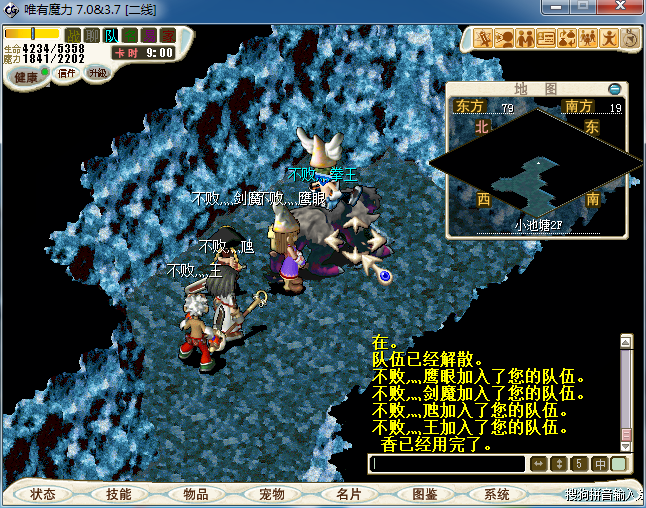Toggle the 易 trade mode switch
This screenshot has height=508, width=646.
pyautogui.click(x=149, y=36)
